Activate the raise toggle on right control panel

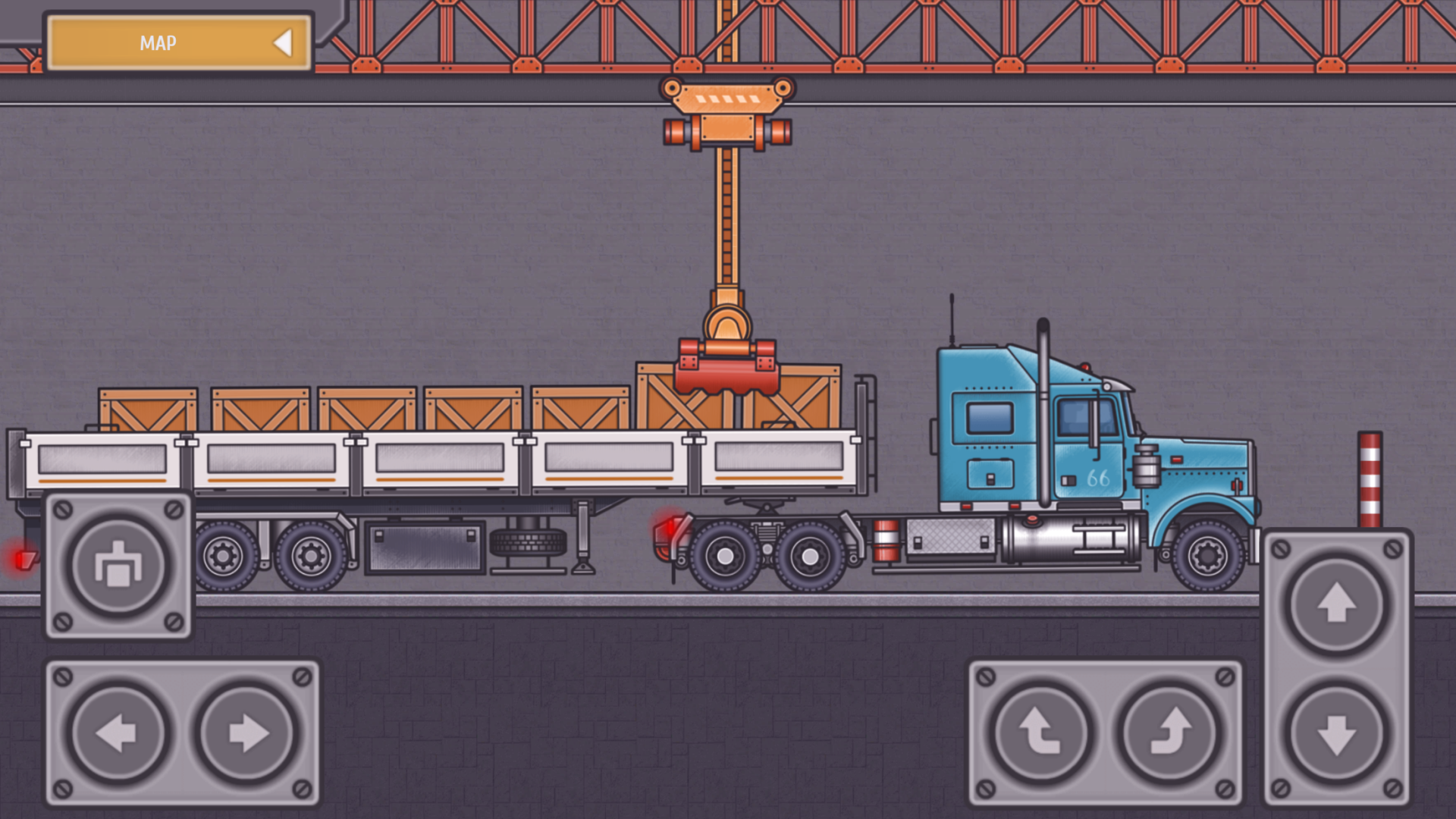click(x=1336, y=603)
